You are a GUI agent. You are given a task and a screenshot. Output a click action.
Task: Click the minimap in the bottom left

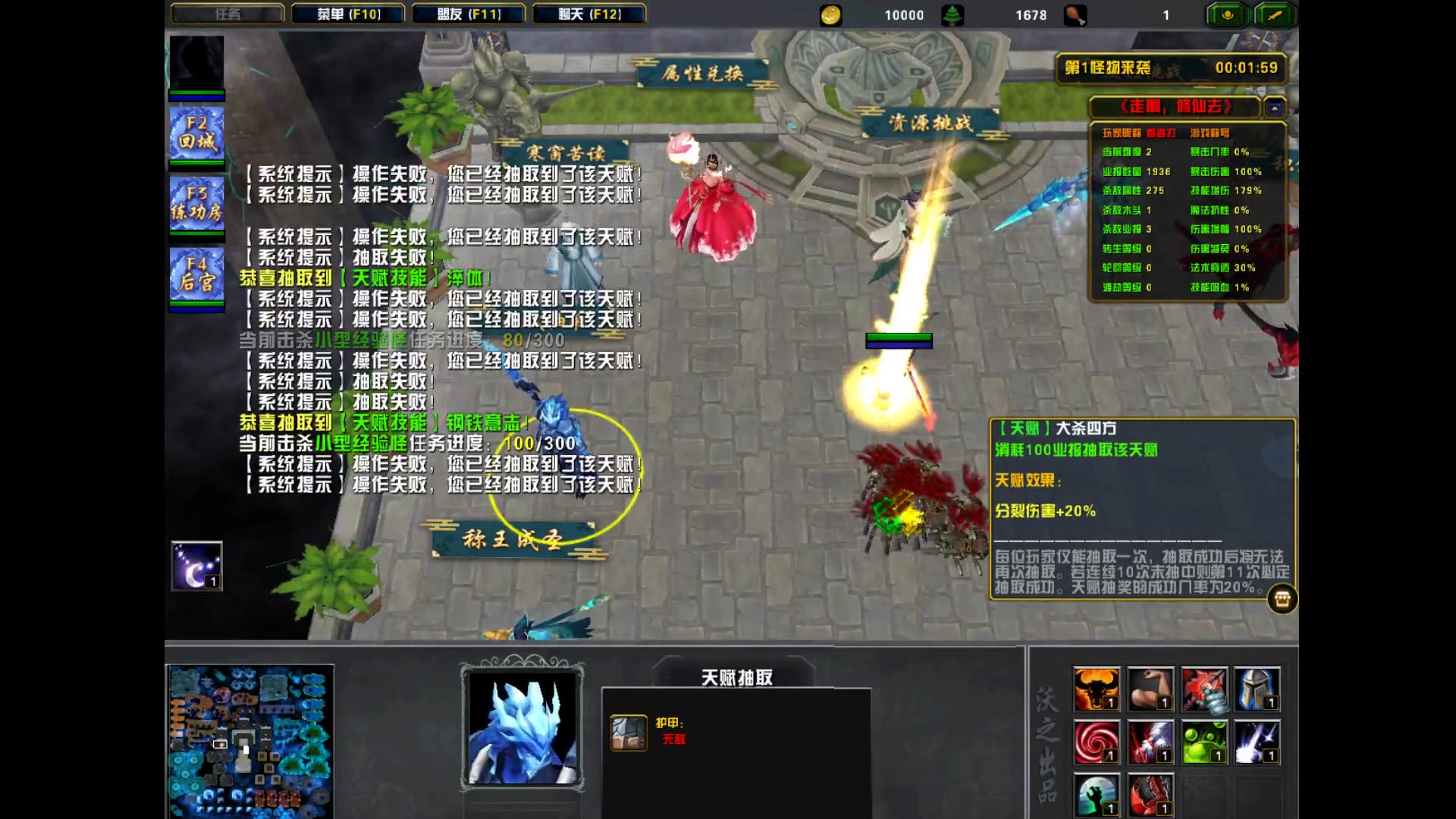[250, 739]
